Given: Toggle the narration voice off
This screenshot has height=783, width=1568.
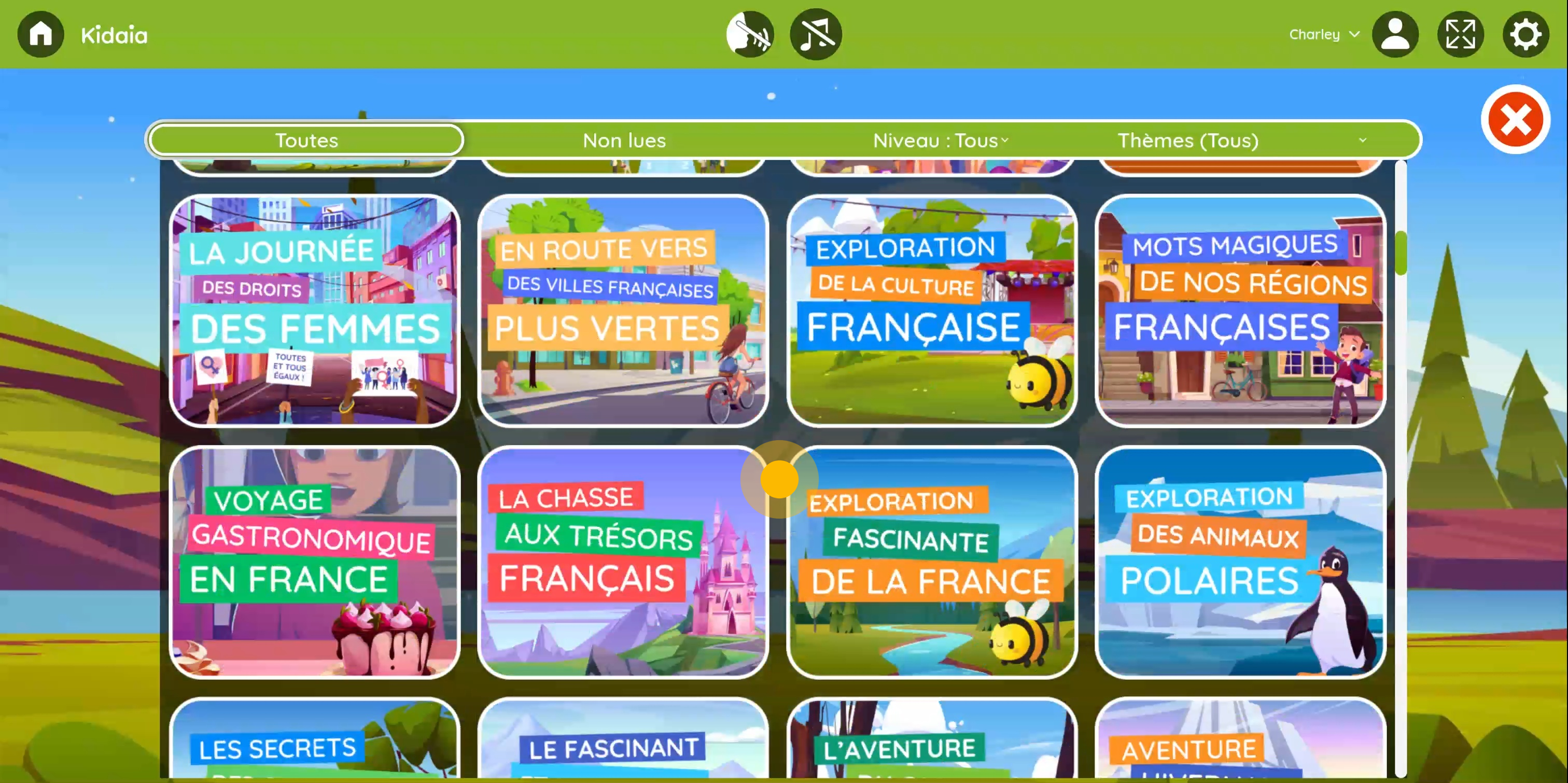Looking at the screenshot, I should [x=749, y=34].
